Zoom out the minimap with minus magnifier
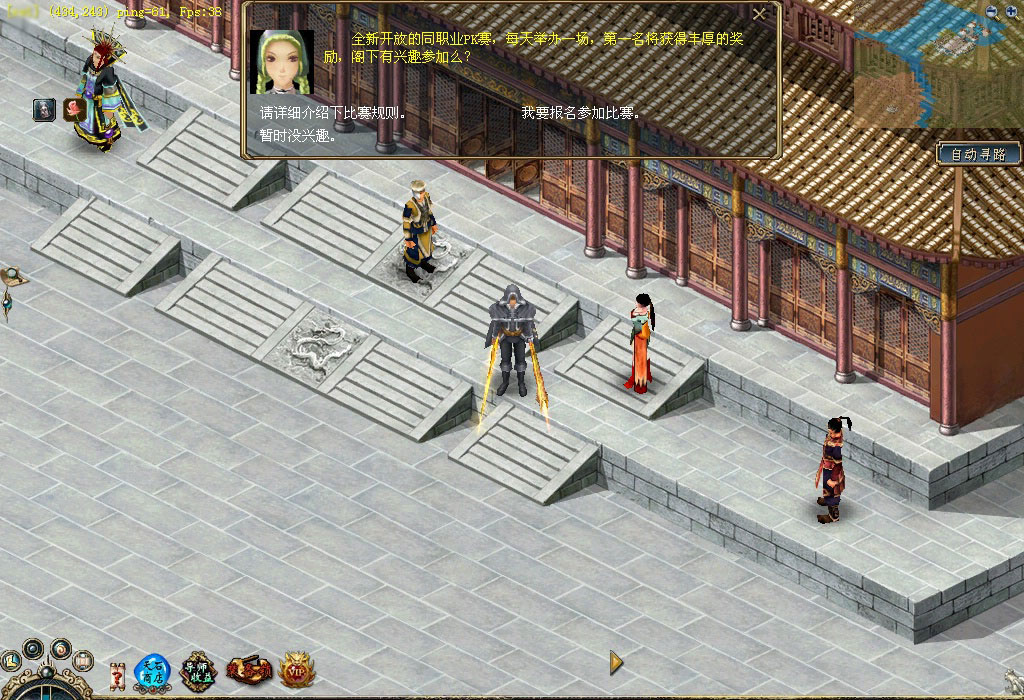The height and width of the screenshot is (700, 1024). [992, 12]
